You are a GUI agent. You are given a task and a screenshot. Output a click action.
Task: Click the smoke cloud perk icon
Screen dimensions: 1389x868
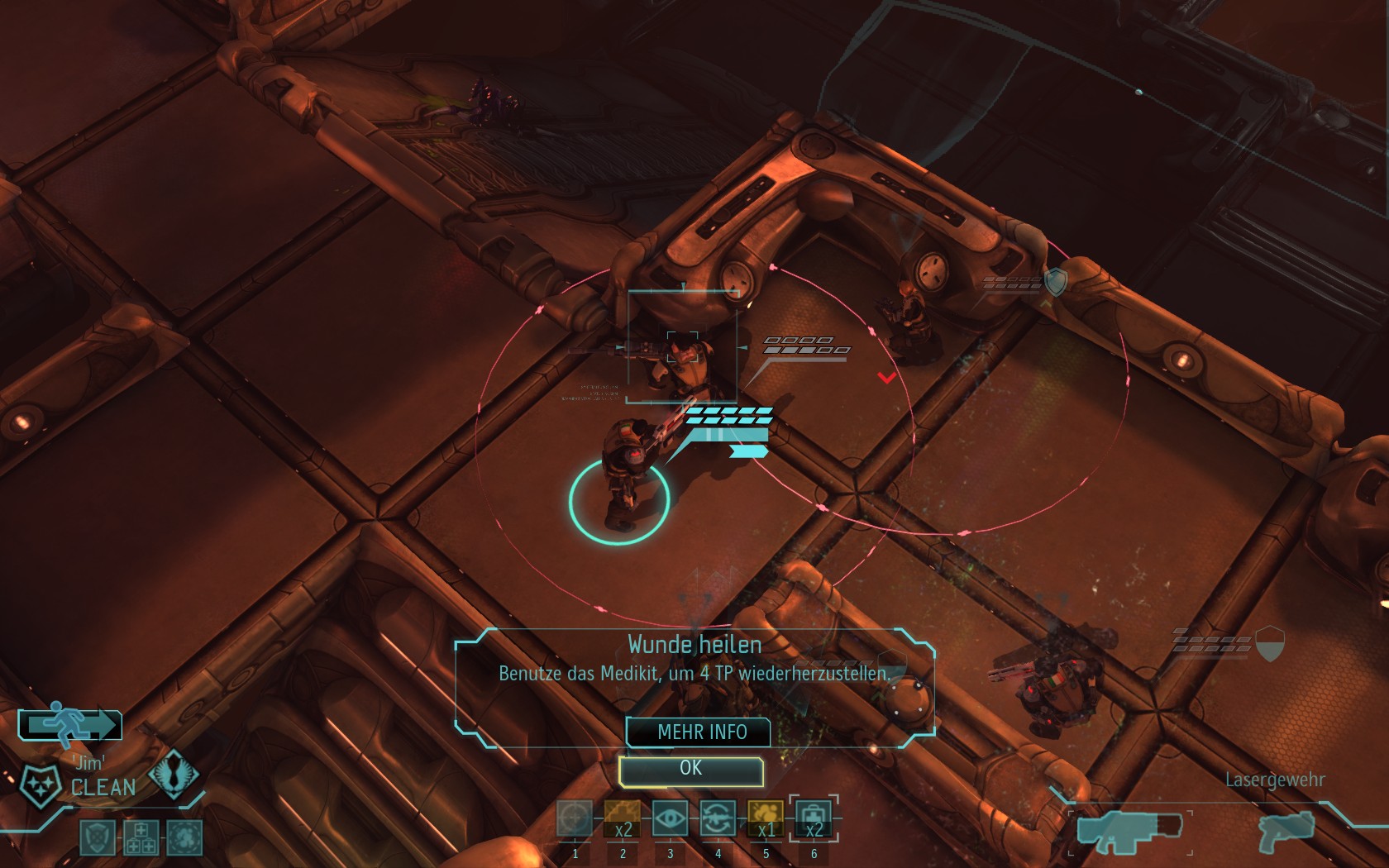[184, 837]
